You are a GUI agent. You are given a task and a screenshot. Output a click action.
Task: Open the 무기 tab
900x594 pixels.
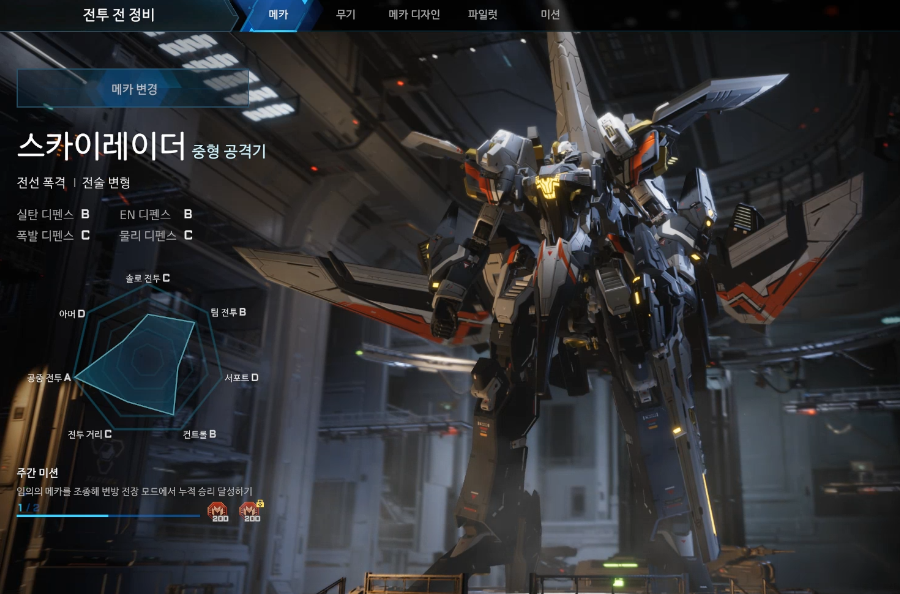coord(346,15)
